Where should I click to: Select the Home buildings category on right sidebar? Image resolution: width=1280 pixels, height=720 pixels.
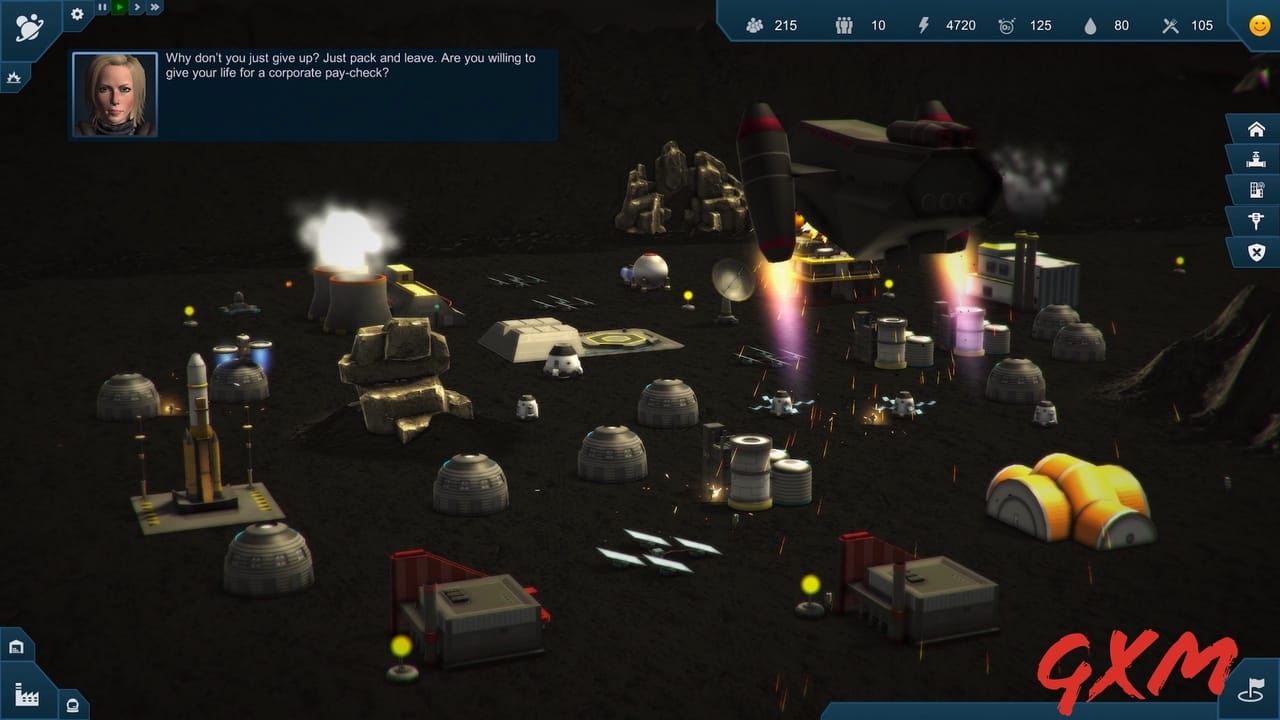click(1256, 128)
